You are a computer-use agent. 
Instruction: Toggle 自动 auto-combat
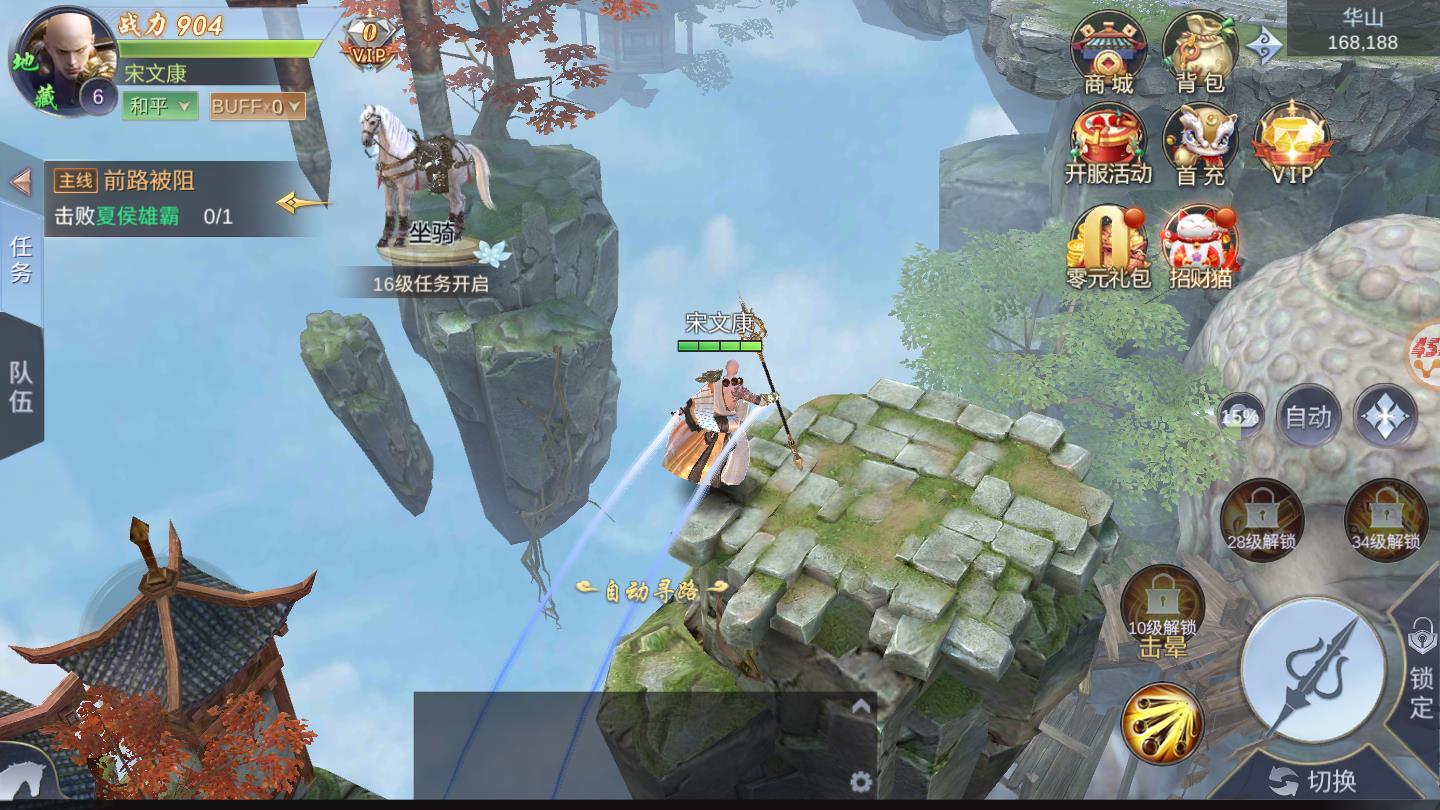coord(1308,416)
